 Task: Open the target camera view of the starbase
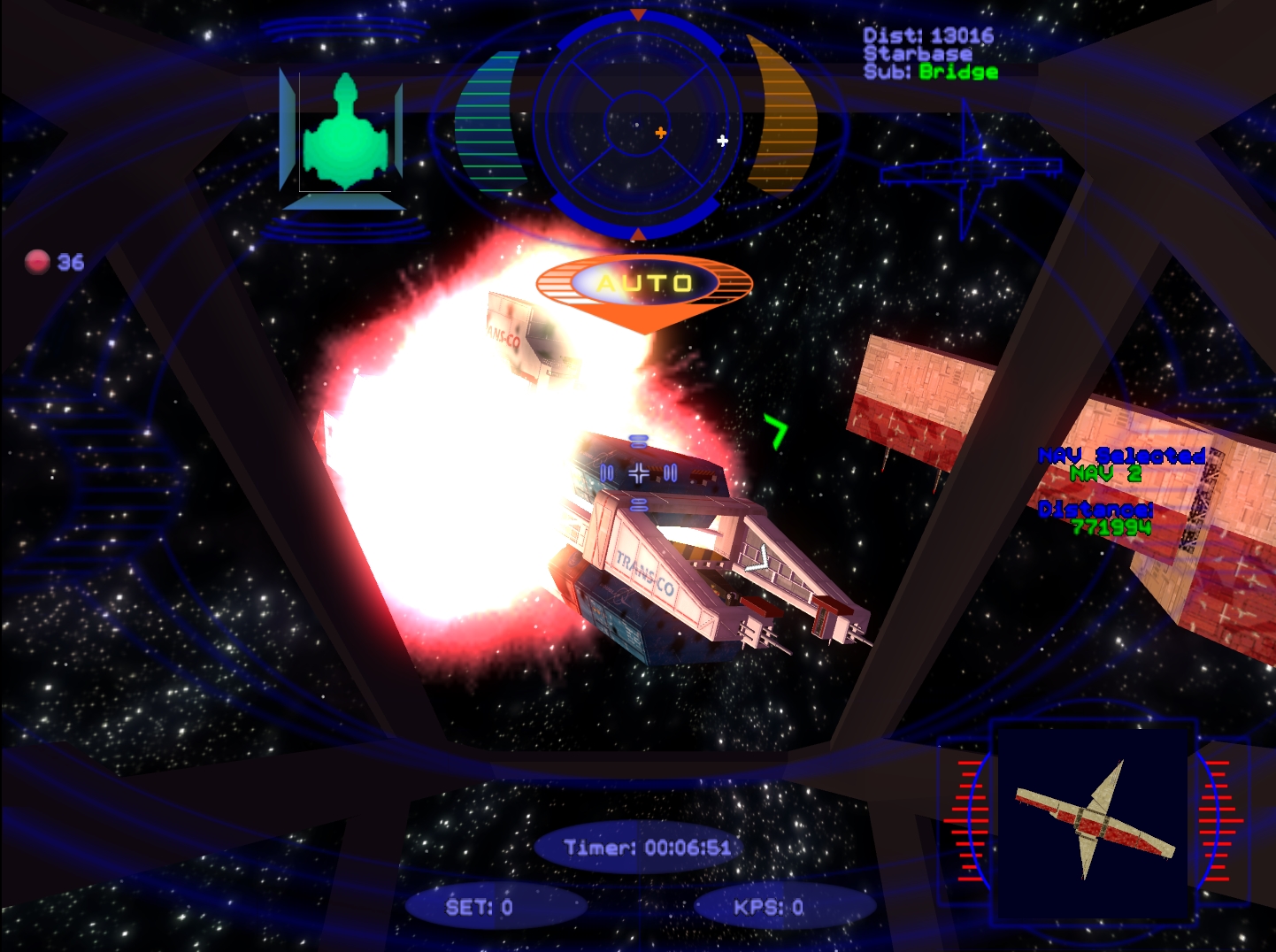[1094, 822]
